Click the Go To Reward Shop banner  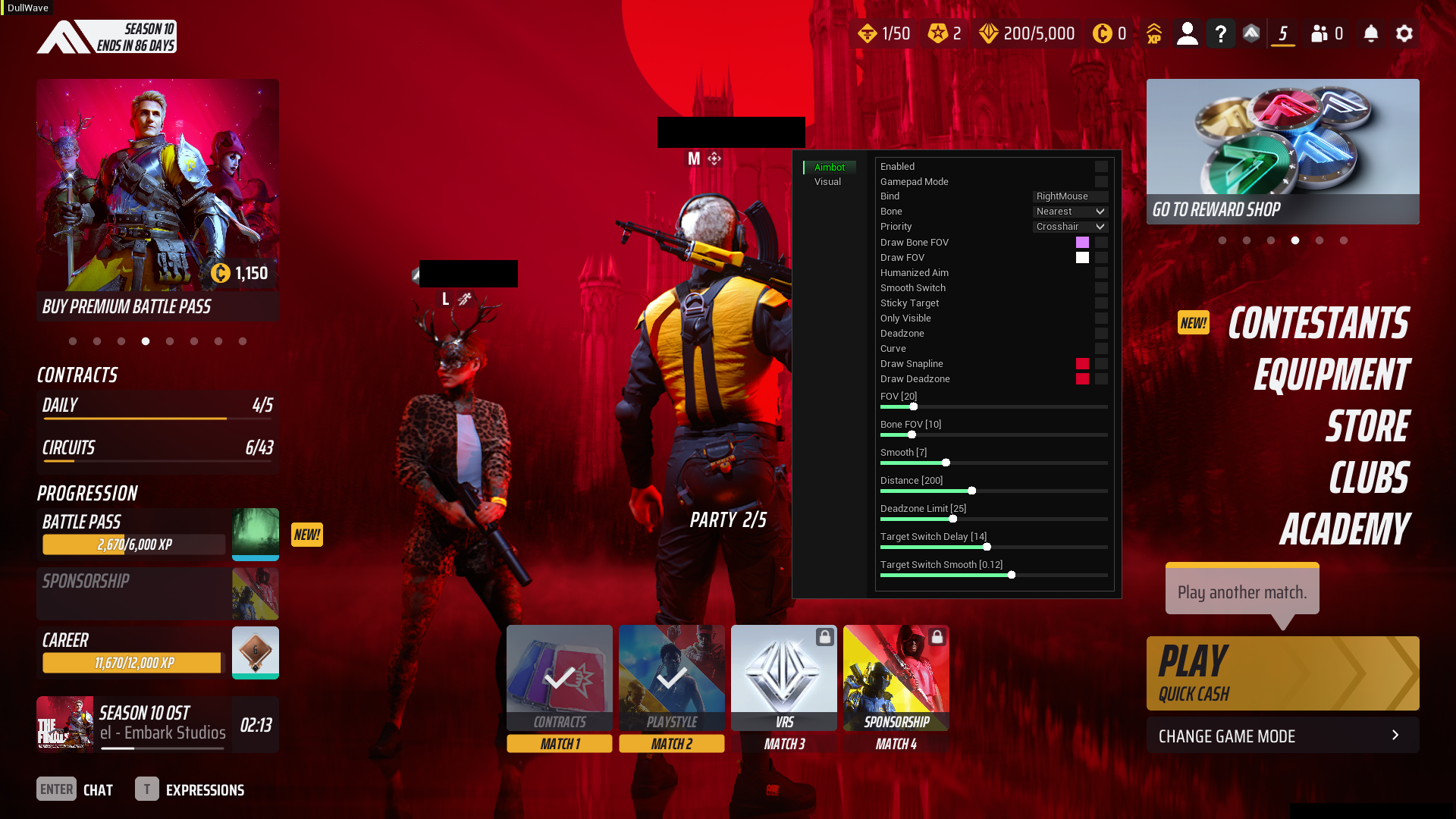click(x=1282, y=152)
